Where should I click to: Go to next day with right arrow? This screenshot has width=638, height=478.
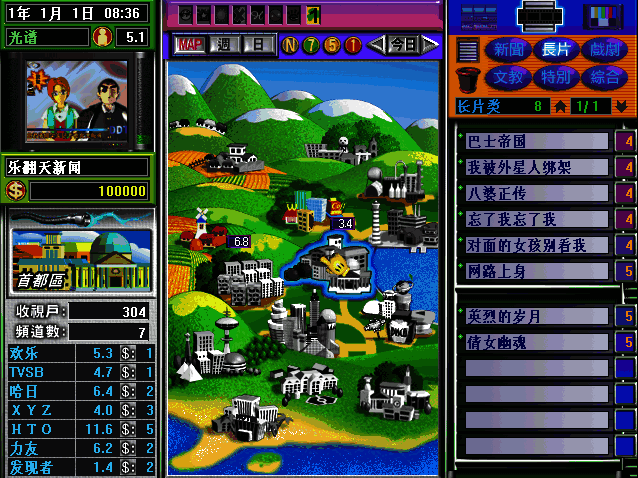pyautogui.click(x=430, y=44)
